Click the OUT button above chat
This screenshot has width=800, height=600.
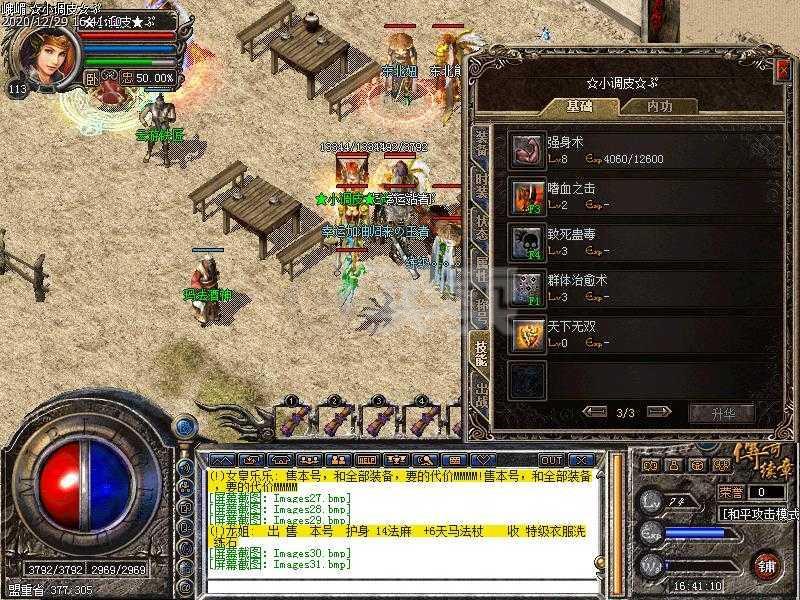(550, 459)
